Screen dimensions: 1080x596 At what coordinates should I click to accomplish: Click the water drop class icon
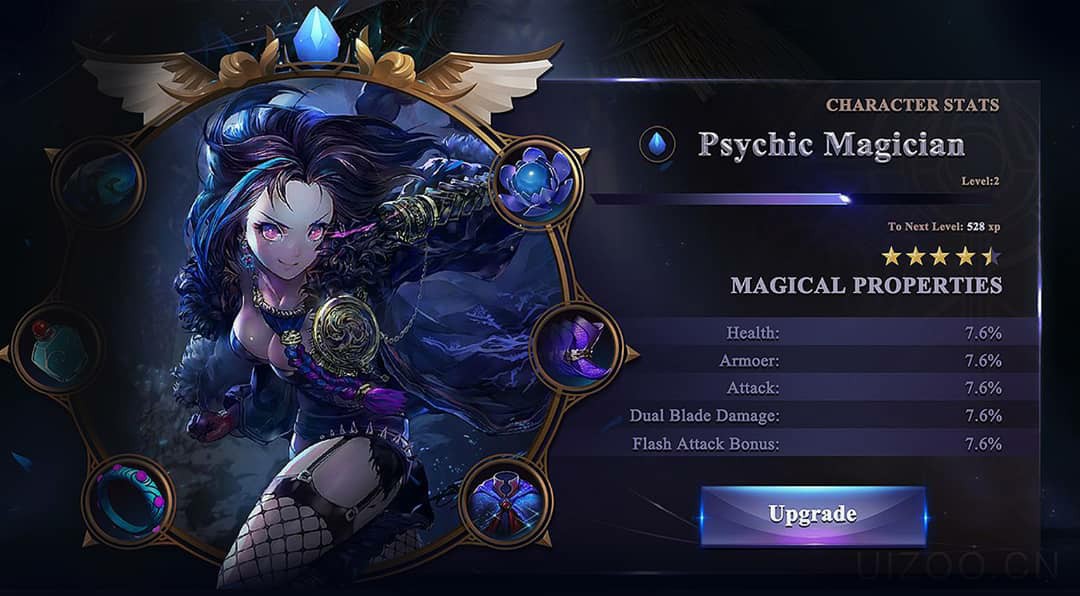coord(657,145)
